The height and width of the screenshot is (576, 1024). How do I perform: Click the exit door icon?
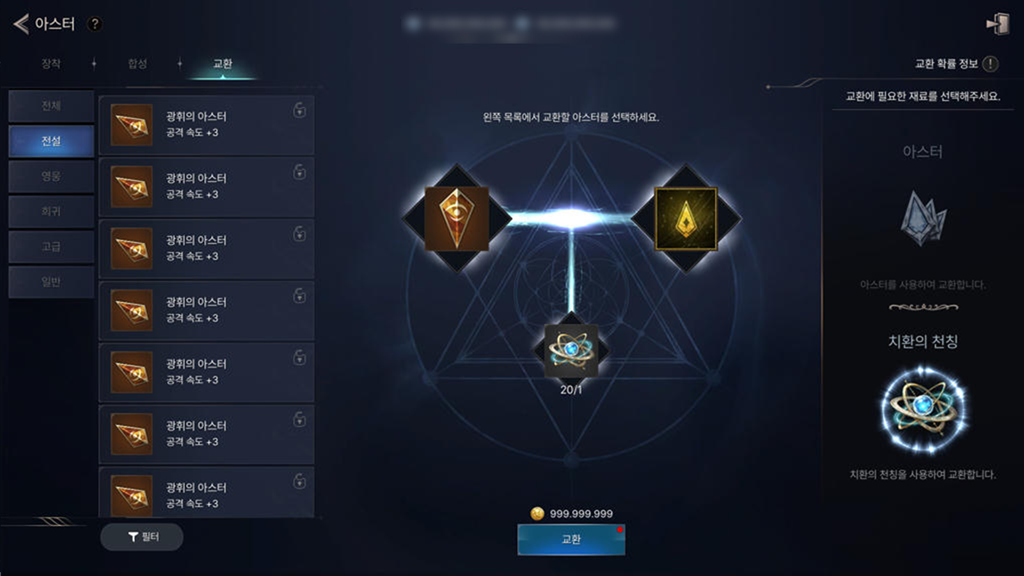[996, 24]
